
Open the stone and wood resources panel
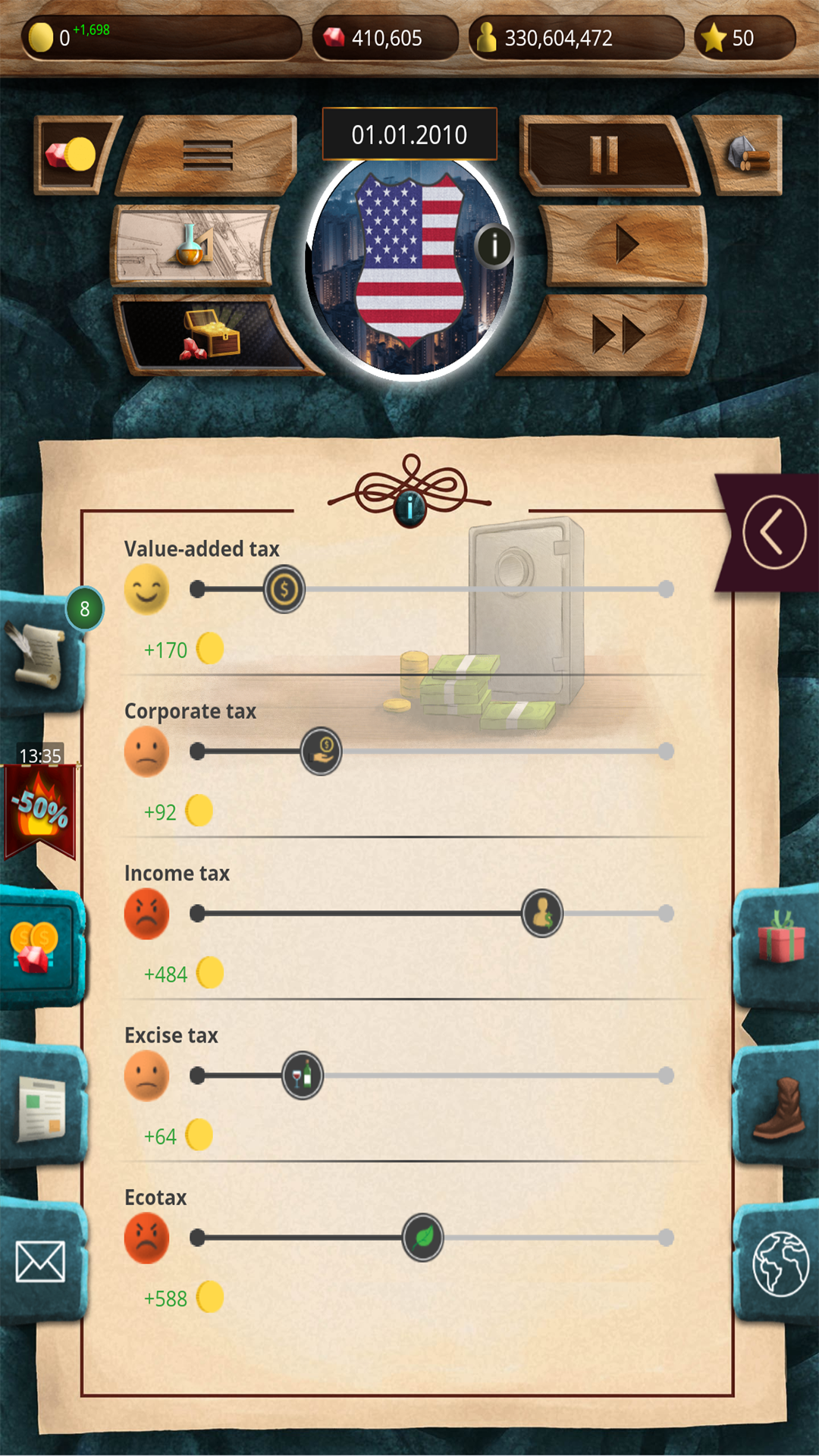pyautogui.click(x=747, y=155)
